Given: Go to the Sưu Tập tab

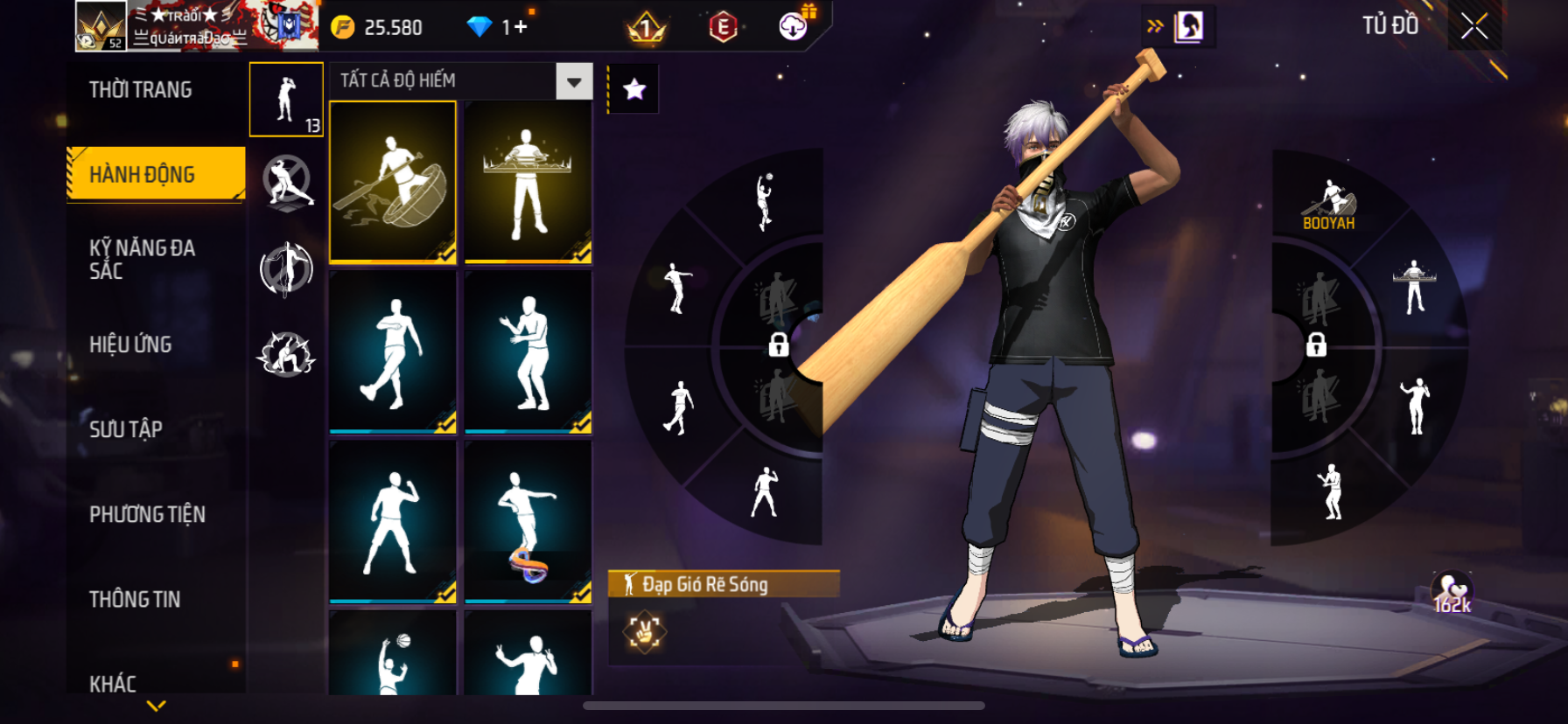Looking at the screenshot, I should click(126, 429).
